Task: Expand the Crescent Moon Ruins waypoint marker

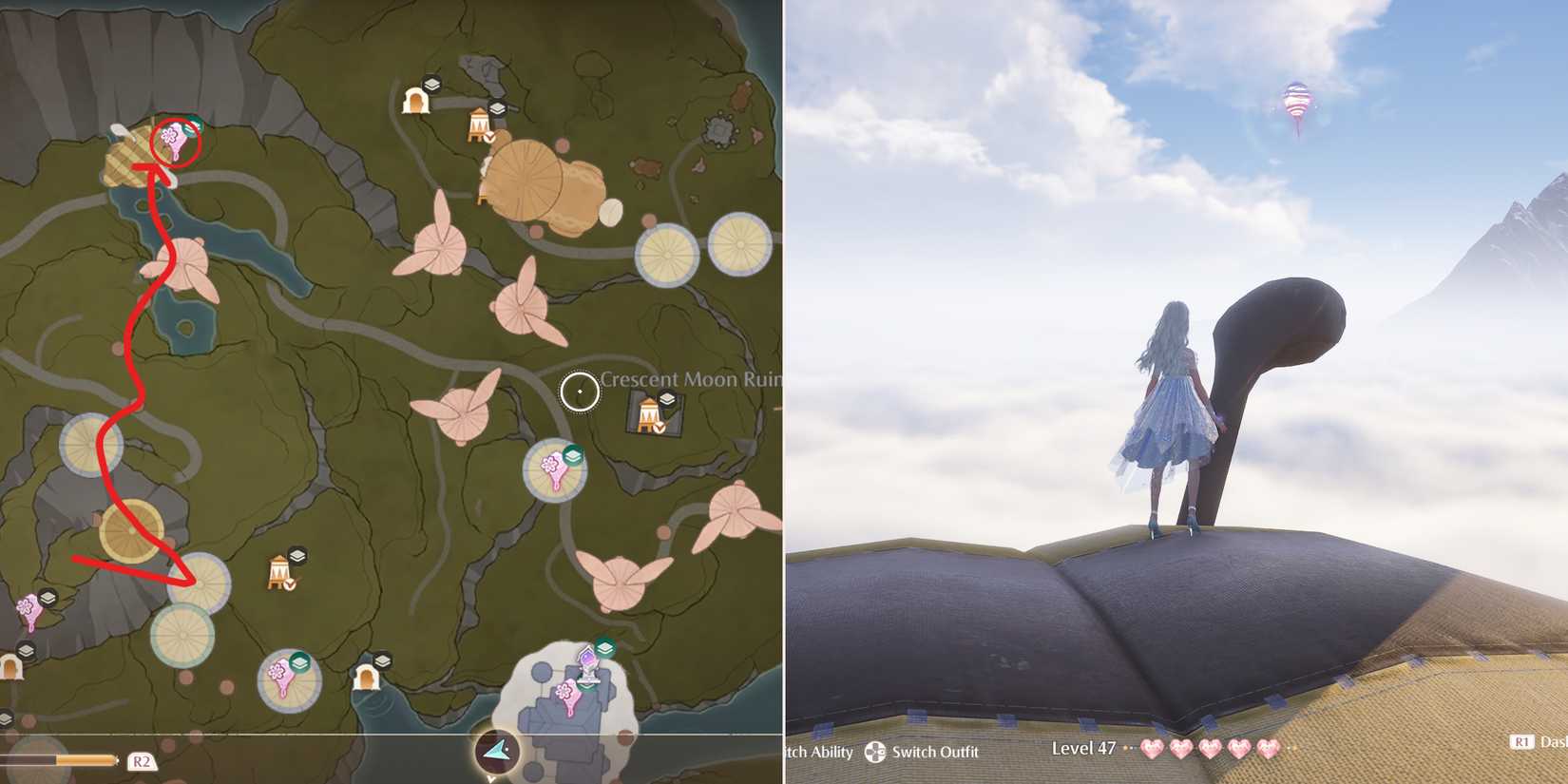Action: coord(580,391)
